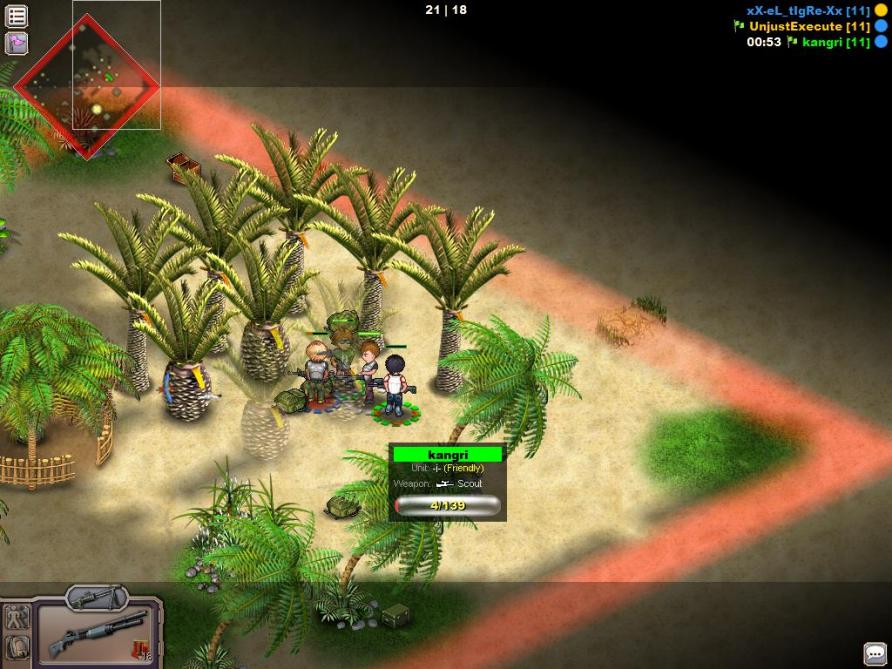The image size is (892, 669).
Task: Click the diamond-shaped minimap
Action: click(x=88, y=86)
